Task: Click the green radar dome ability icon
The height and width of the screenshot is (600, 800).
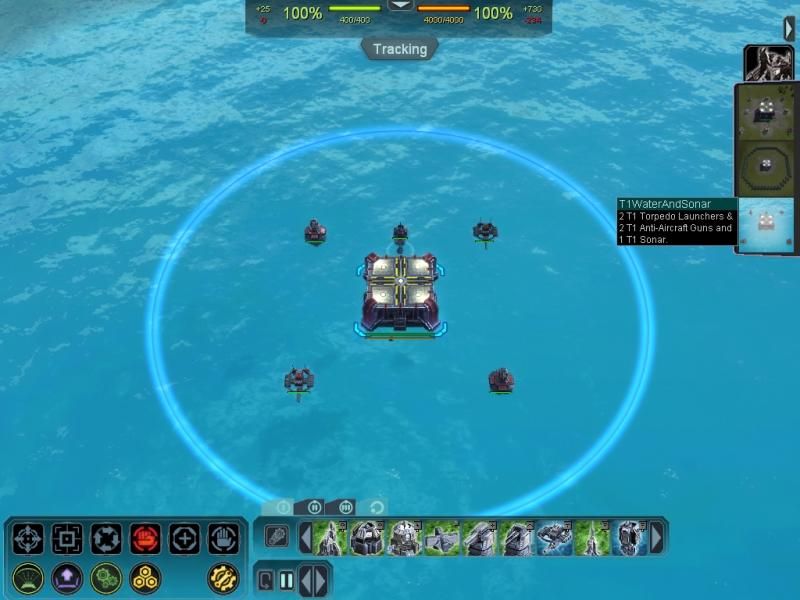Action: coord(28,577)
